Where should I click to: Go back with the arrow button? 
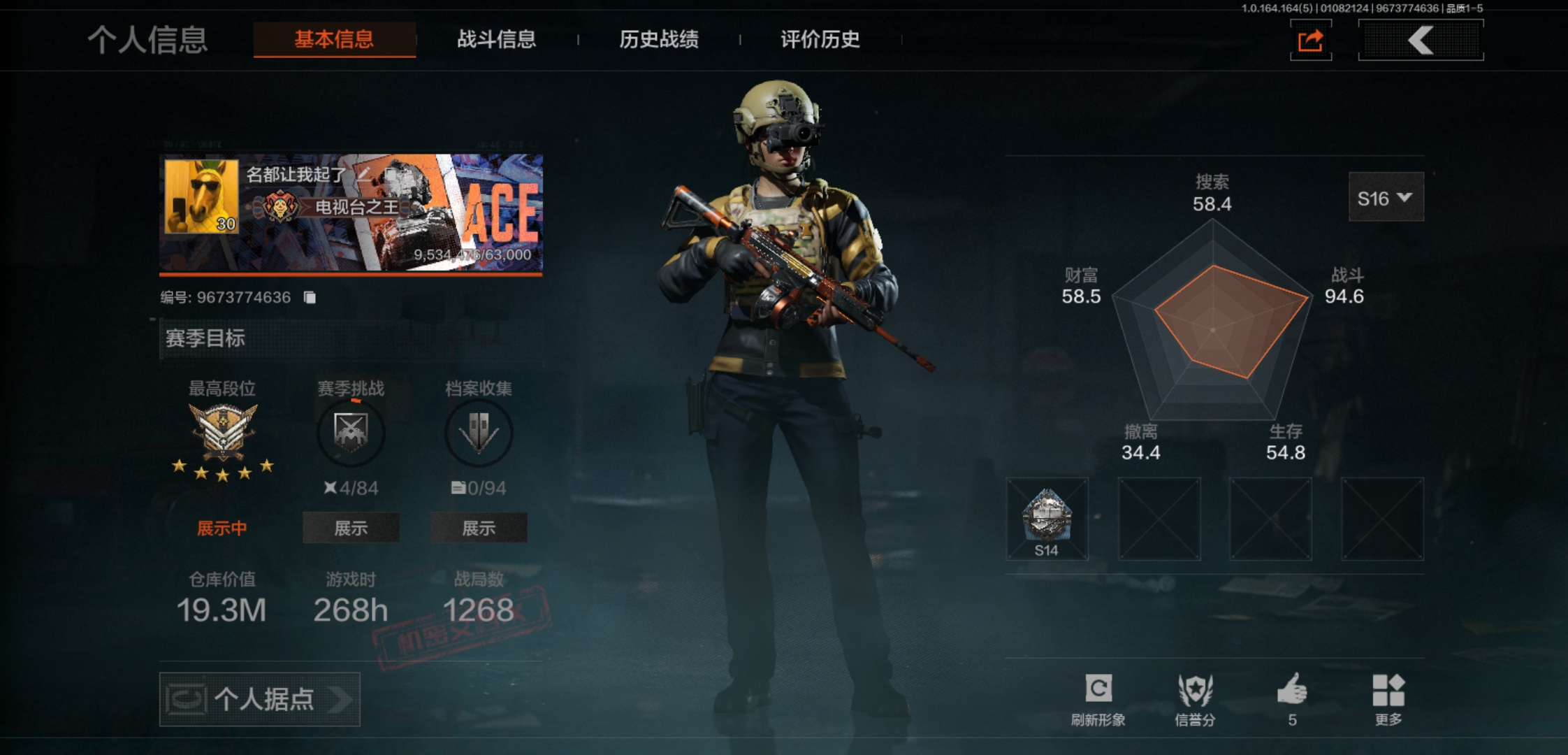[1421, 41]
